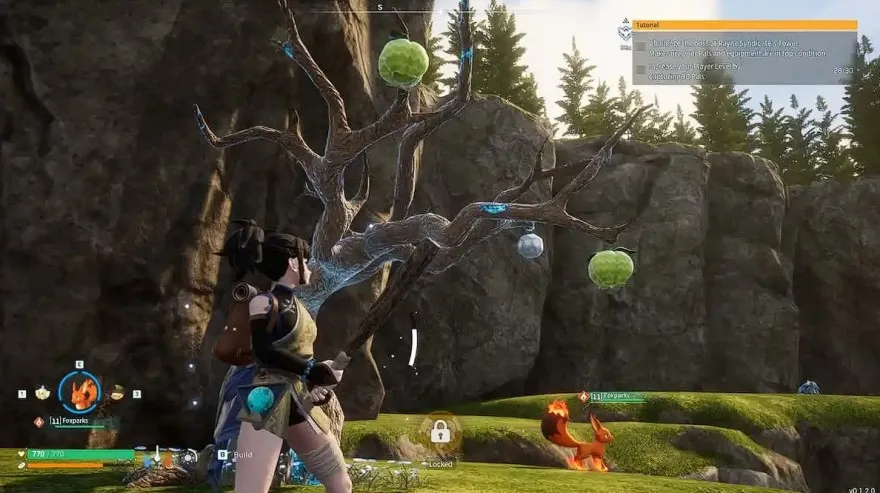Switch to the previous pal in the party wheel
The image size is (880, 493).
coord(43,393)
